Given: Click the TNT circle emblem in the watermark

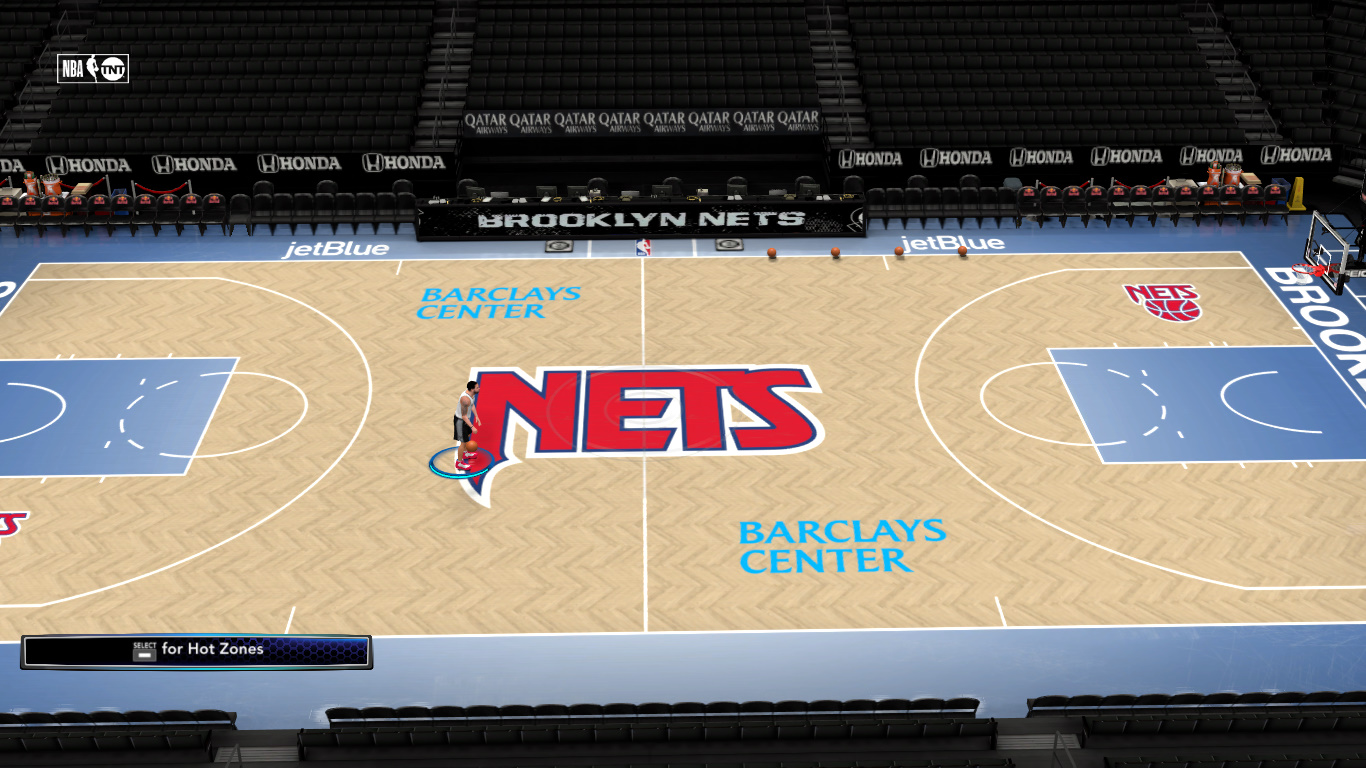Looking at the screenshot, I should click(113, 70).
